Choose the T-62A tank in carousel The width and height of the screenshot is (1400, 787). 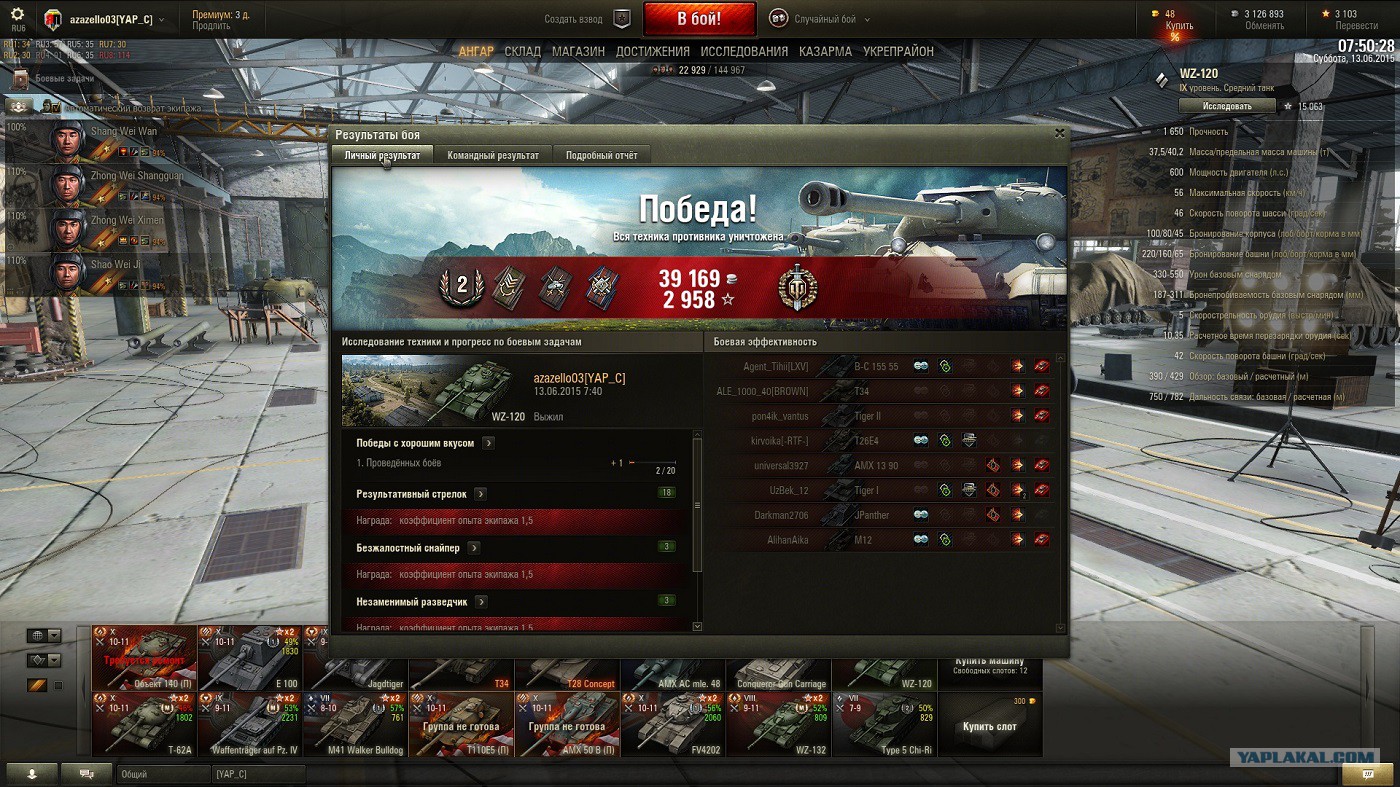point(144,724)
